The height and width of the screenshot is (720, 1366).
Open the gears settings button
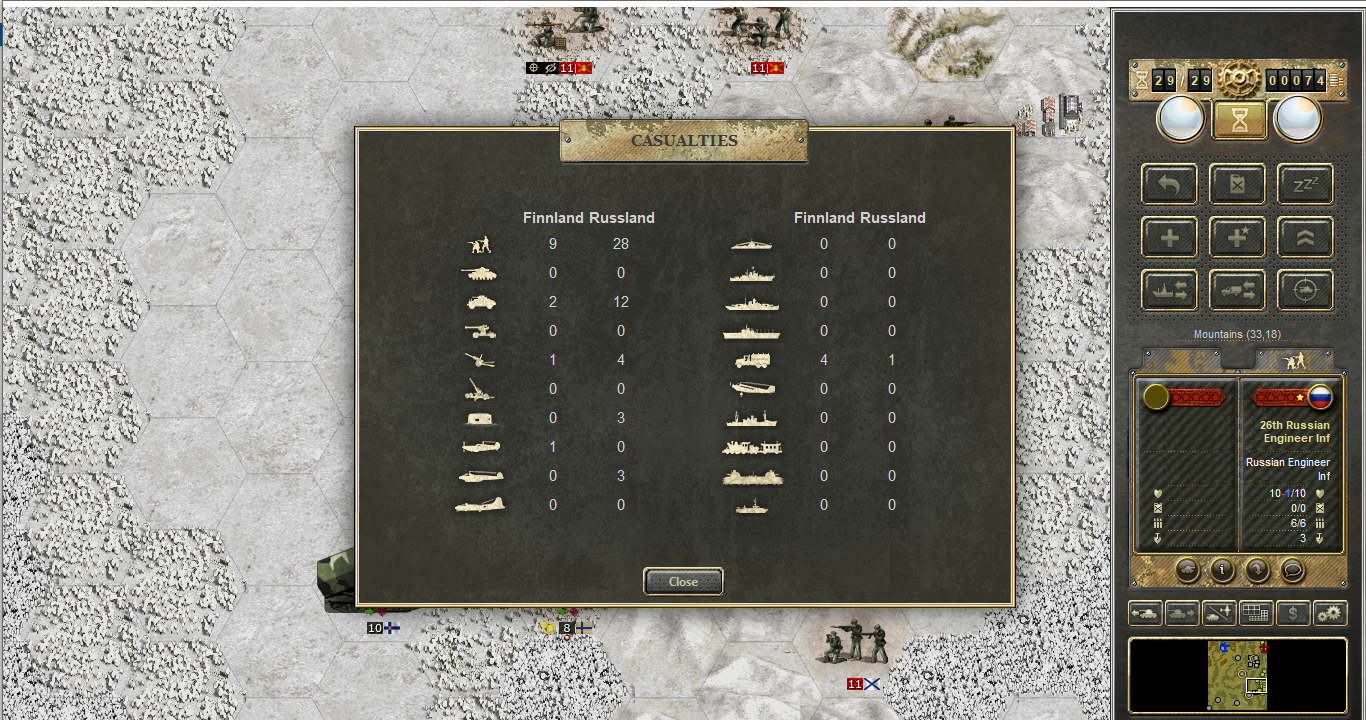pyautogui.click(x=1330, y=613)
